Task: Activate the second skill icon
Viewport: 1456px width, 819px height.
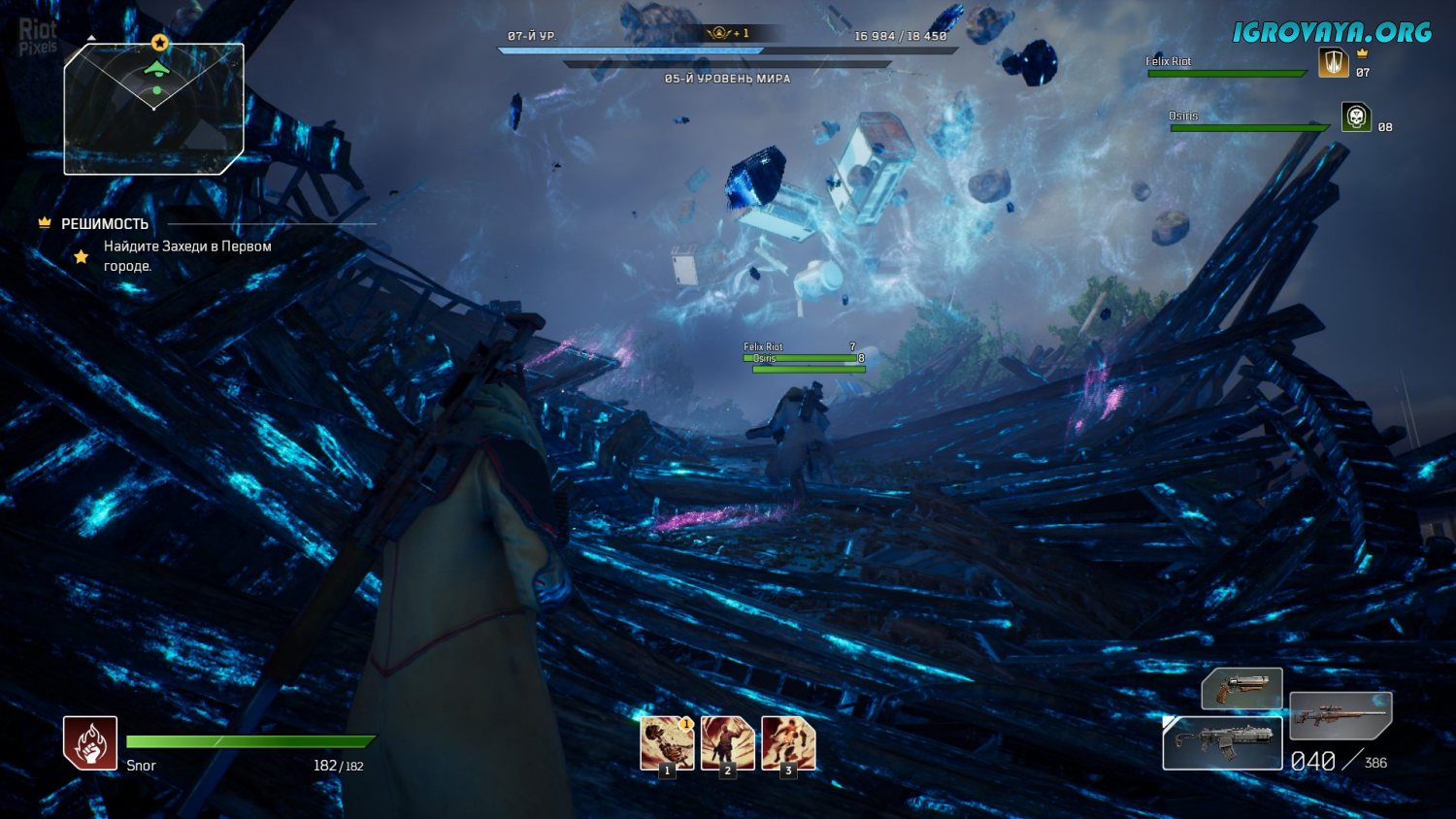Action: (x=727, y=743)
